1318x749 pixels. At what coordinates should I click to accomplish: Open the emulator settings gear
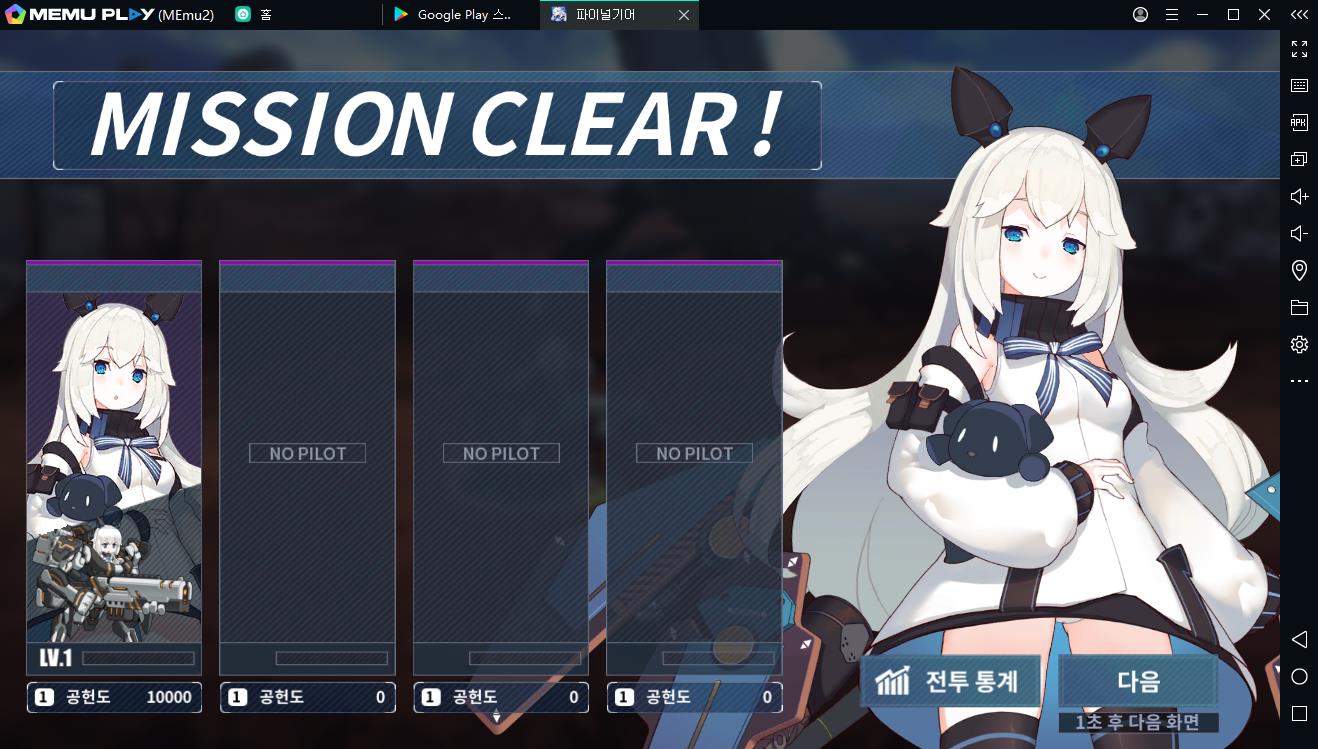[1299, 345]
